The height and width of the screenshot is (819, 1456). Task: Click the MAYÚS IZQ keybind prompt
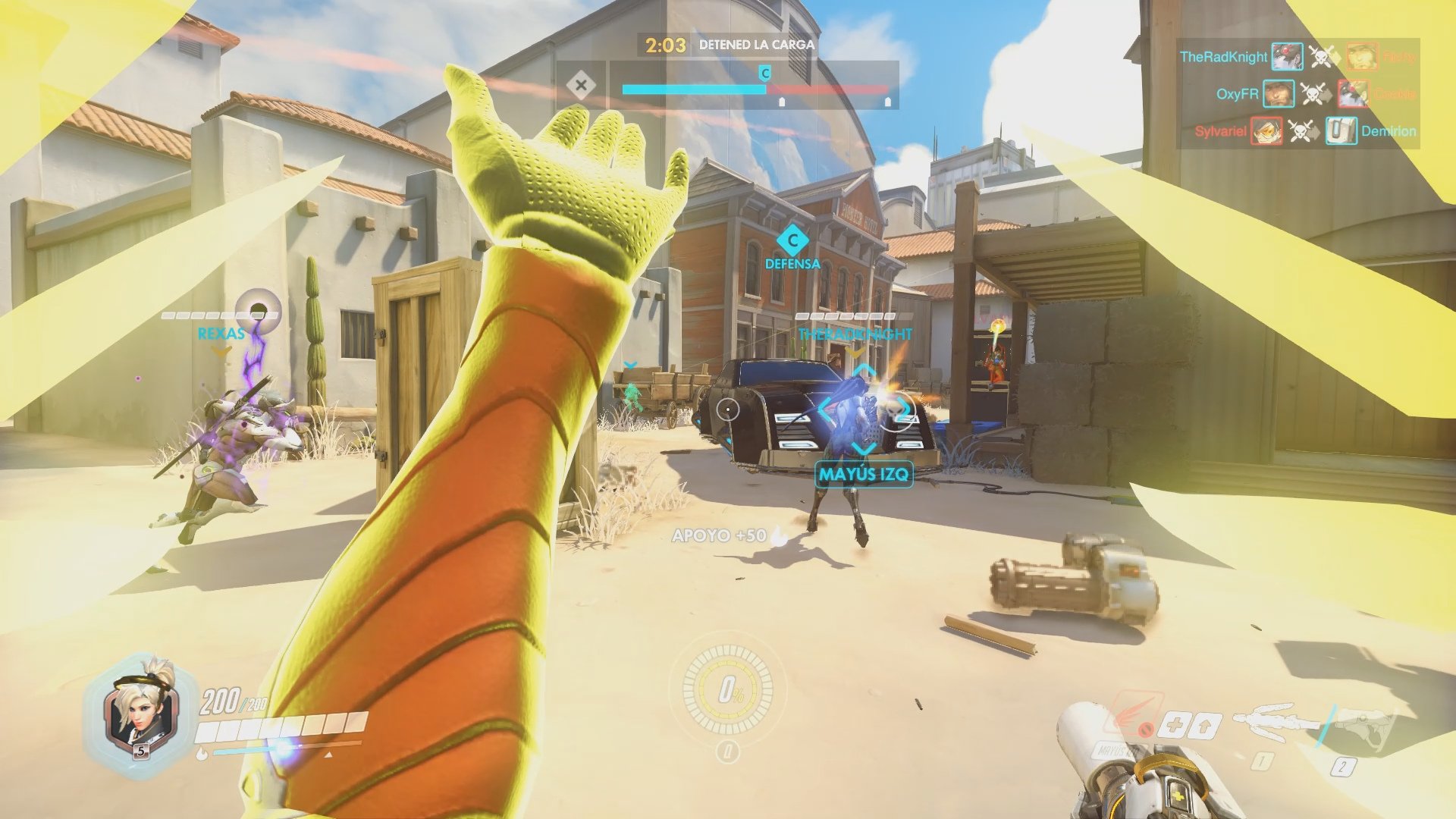click(x=864, y=474)
